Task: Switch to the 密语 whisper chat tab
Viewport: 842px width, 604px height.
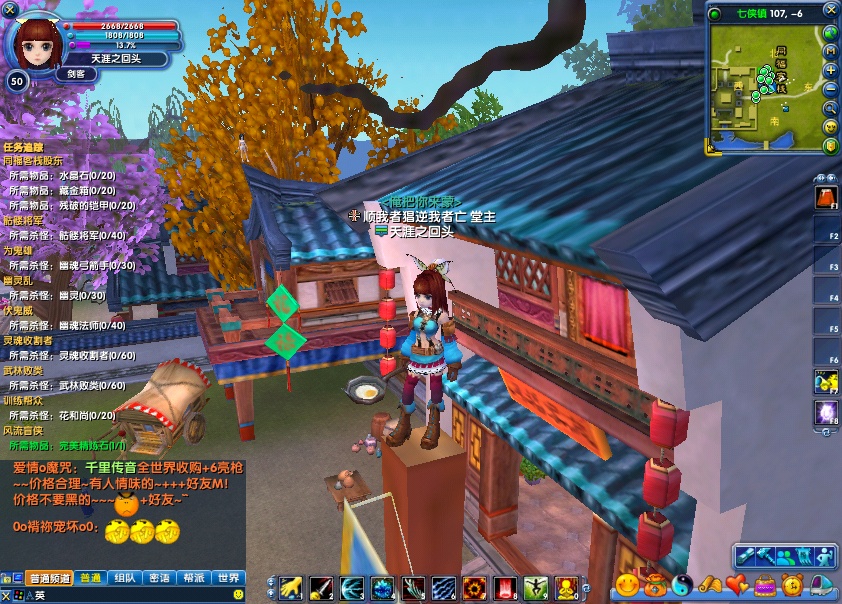Action: click(x=158, y=578)
